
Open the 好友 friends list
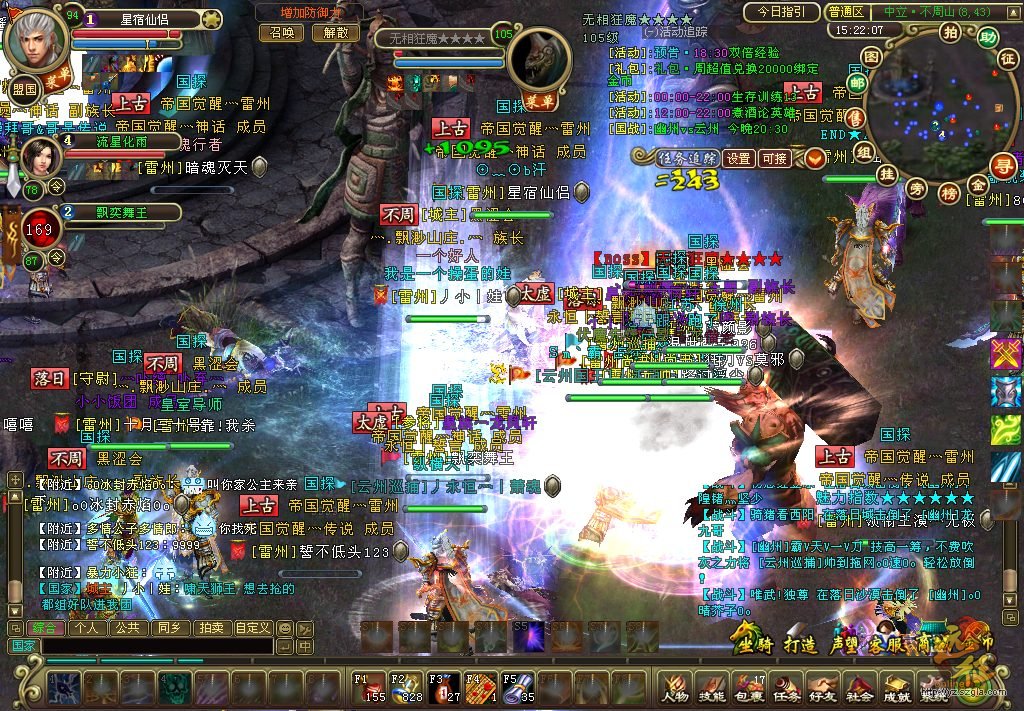point(822,684)
